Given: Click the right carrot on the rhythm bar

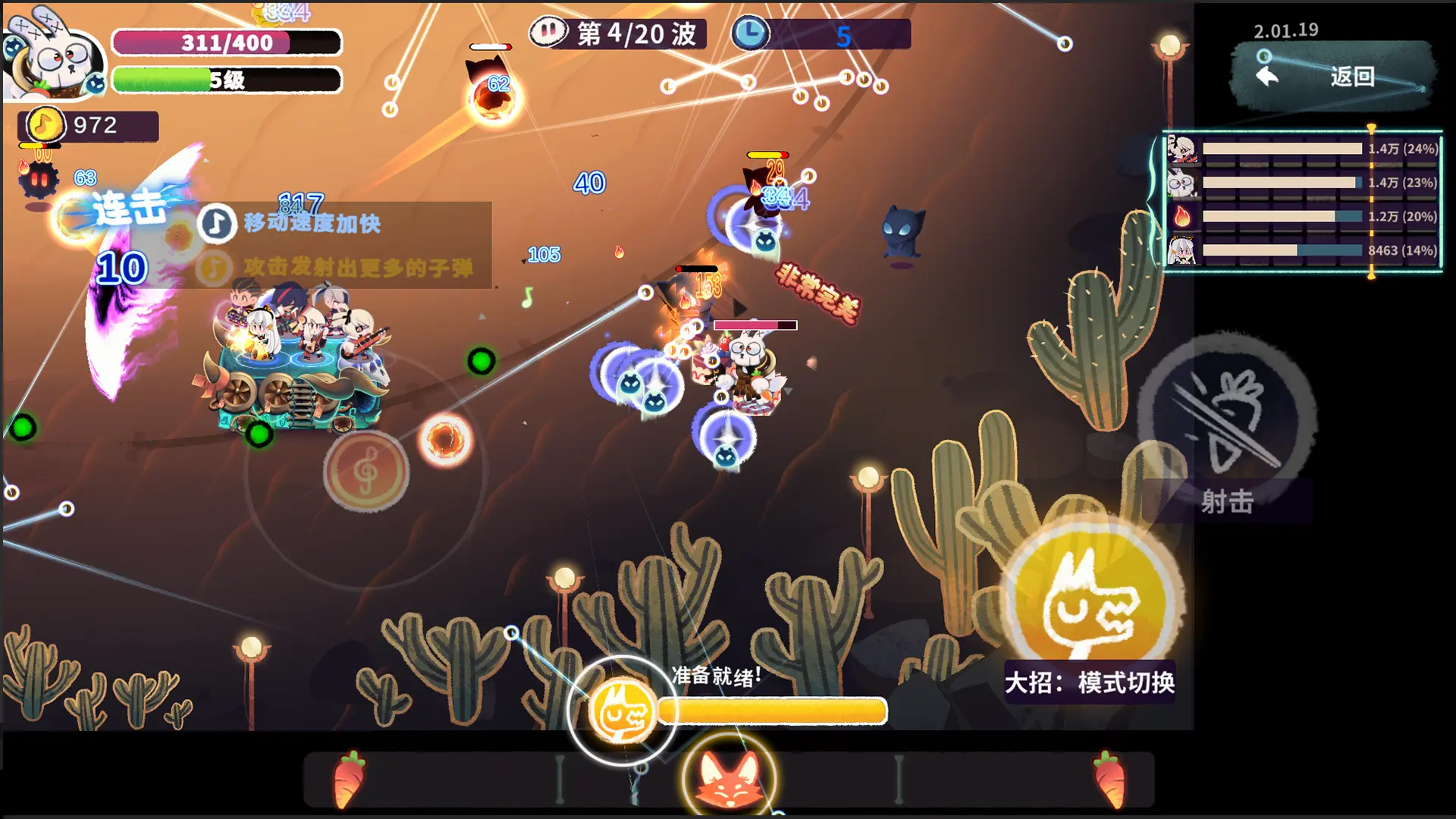Looking at the screenshot, I should (x=1110, y=779).
